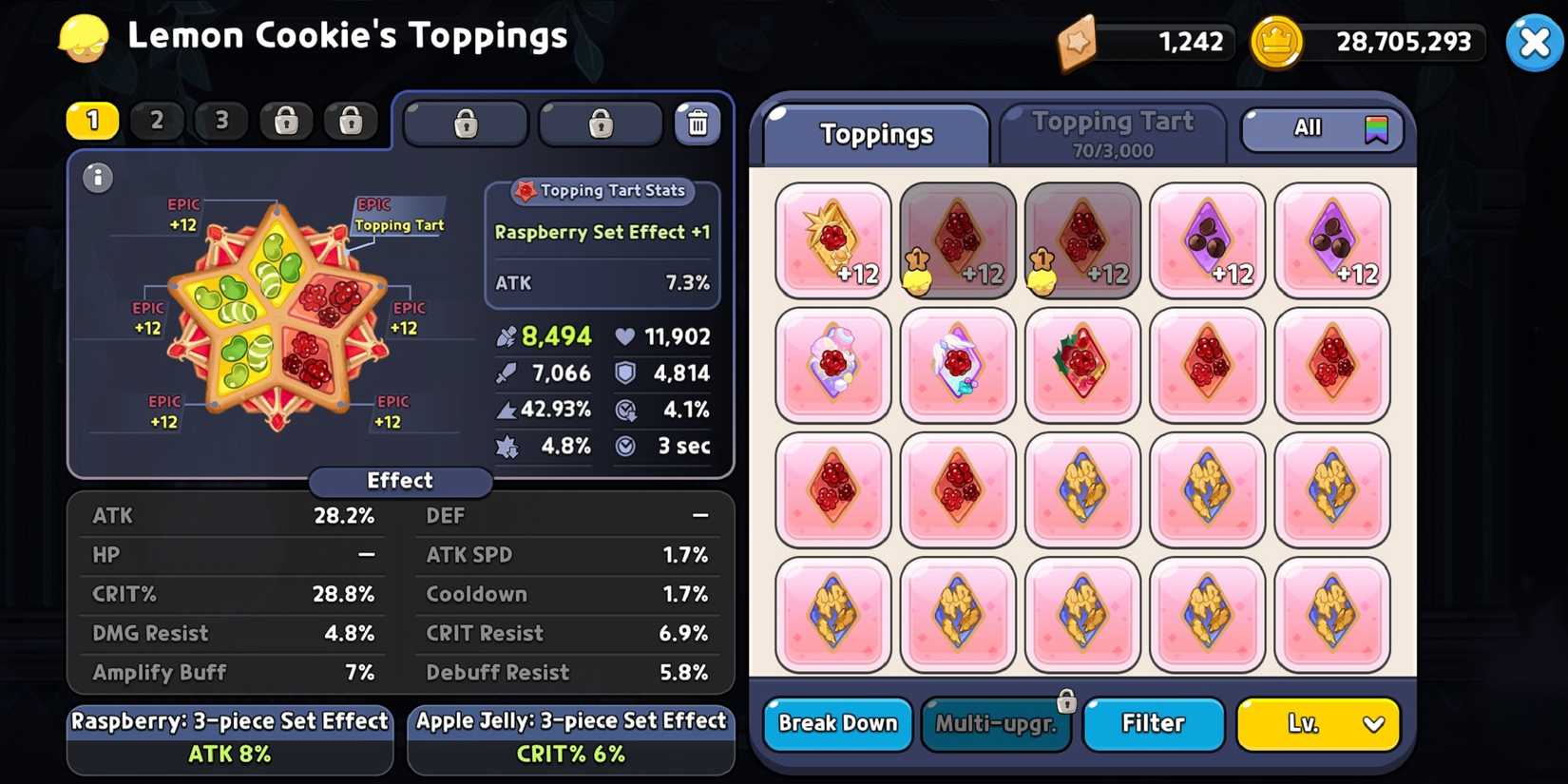Screen dimensions: 1568x784
Task: Select the holly-decorated raspberry topping
Action: click(x=1082, y=365)
